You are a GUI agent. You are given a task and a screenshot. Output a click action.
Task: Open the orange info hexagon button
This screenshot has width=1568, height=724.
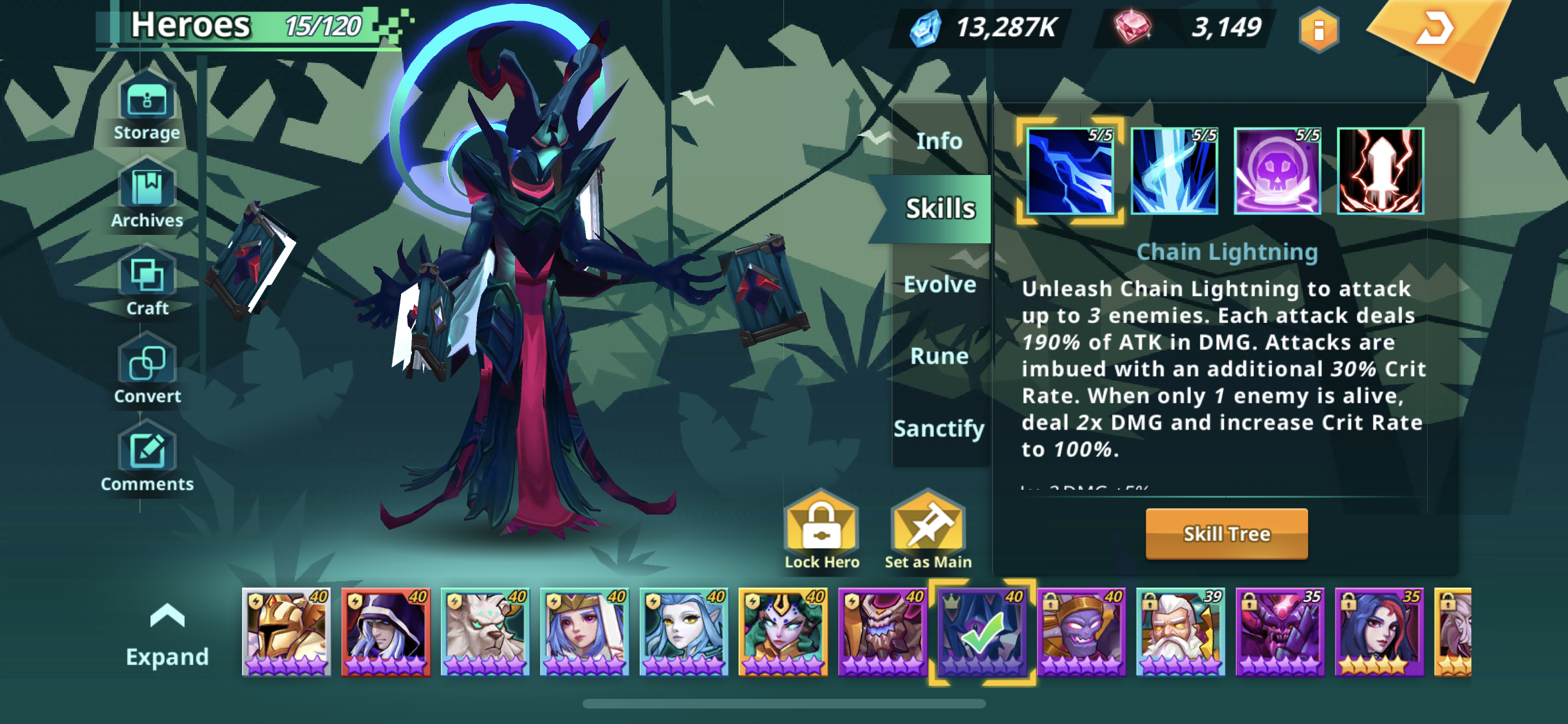(x=1318, y=30)
